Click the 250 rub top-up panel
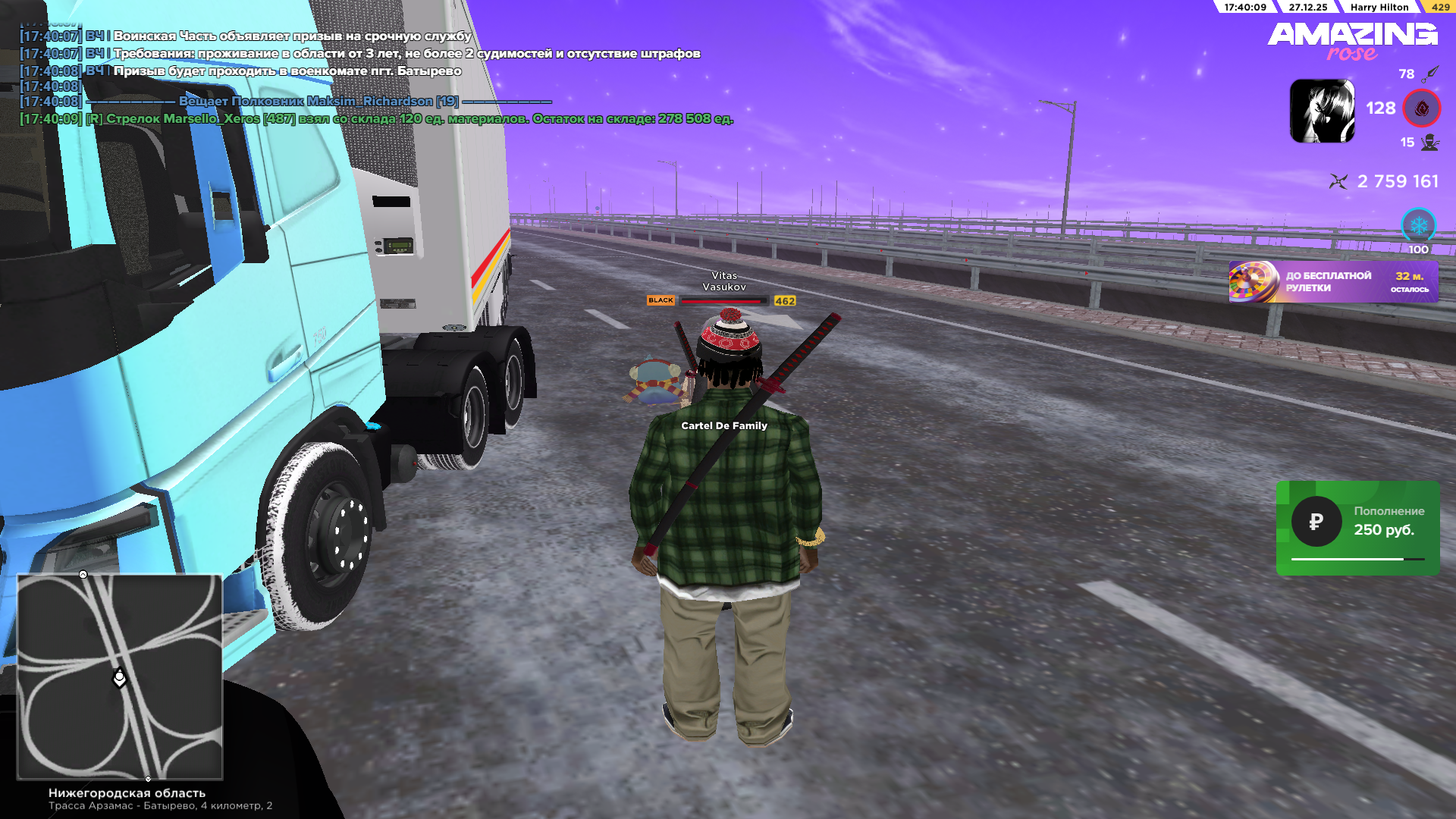 (x=1357, y=528)
